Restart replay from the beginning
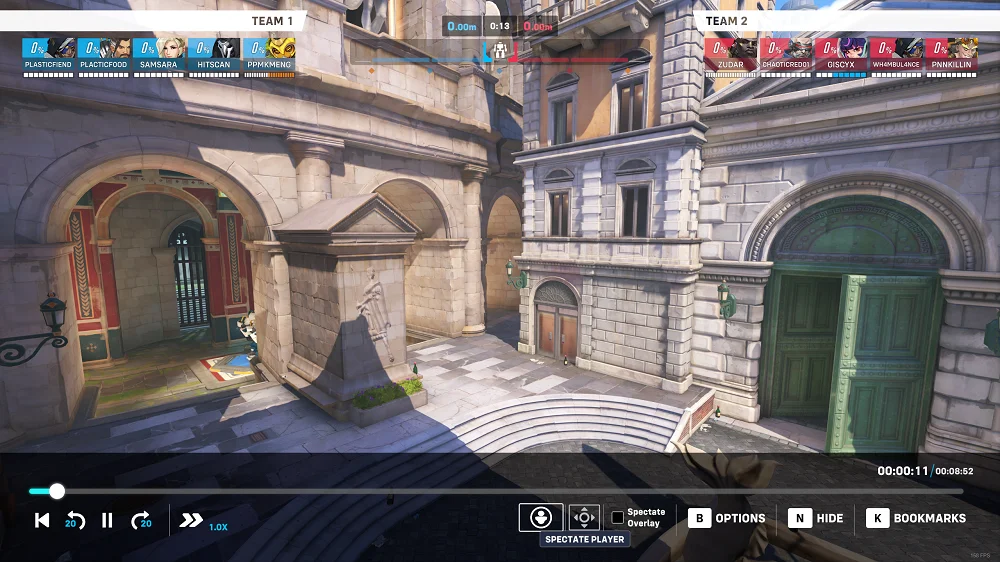 coord(42,520)
